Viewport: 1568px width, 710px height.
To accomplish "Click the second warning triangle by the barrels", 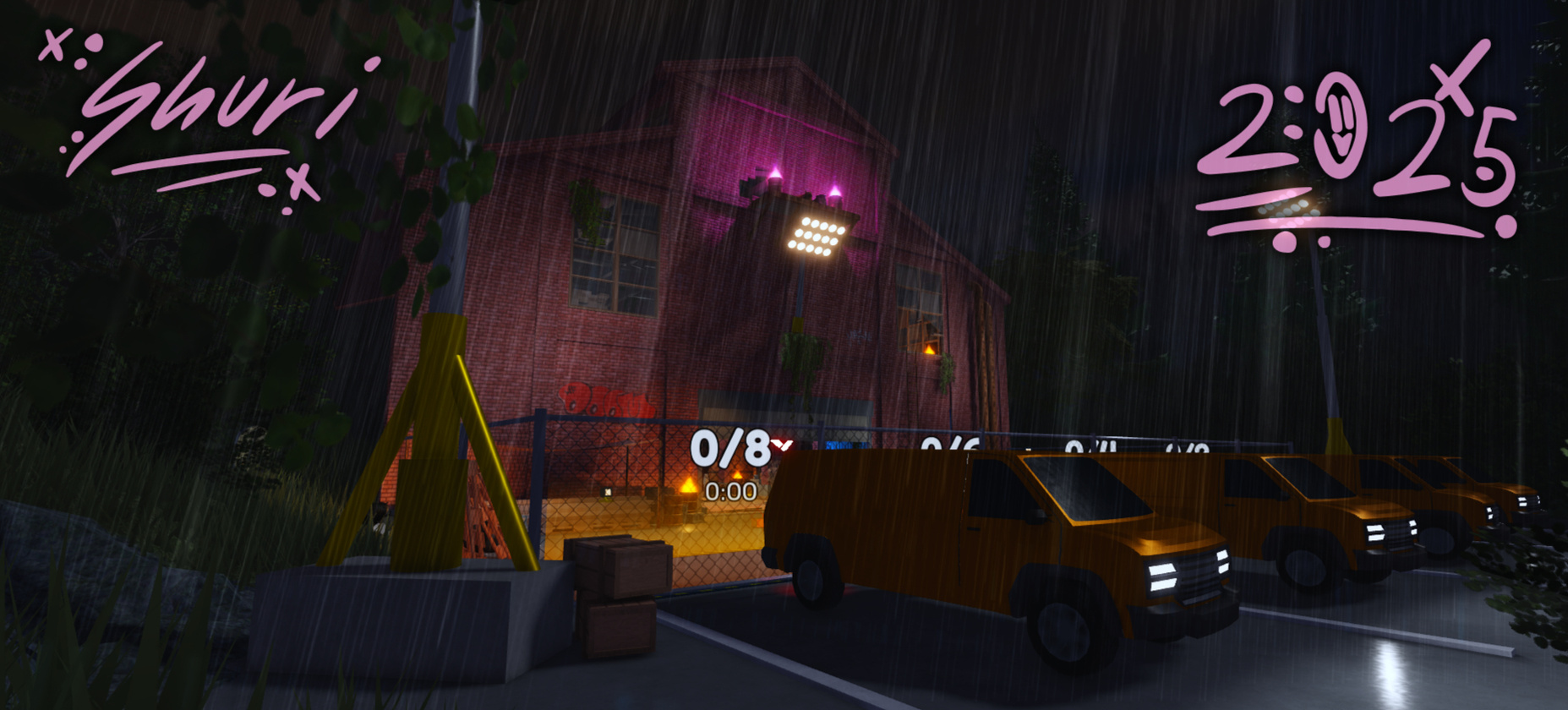I will coord(736,475).
